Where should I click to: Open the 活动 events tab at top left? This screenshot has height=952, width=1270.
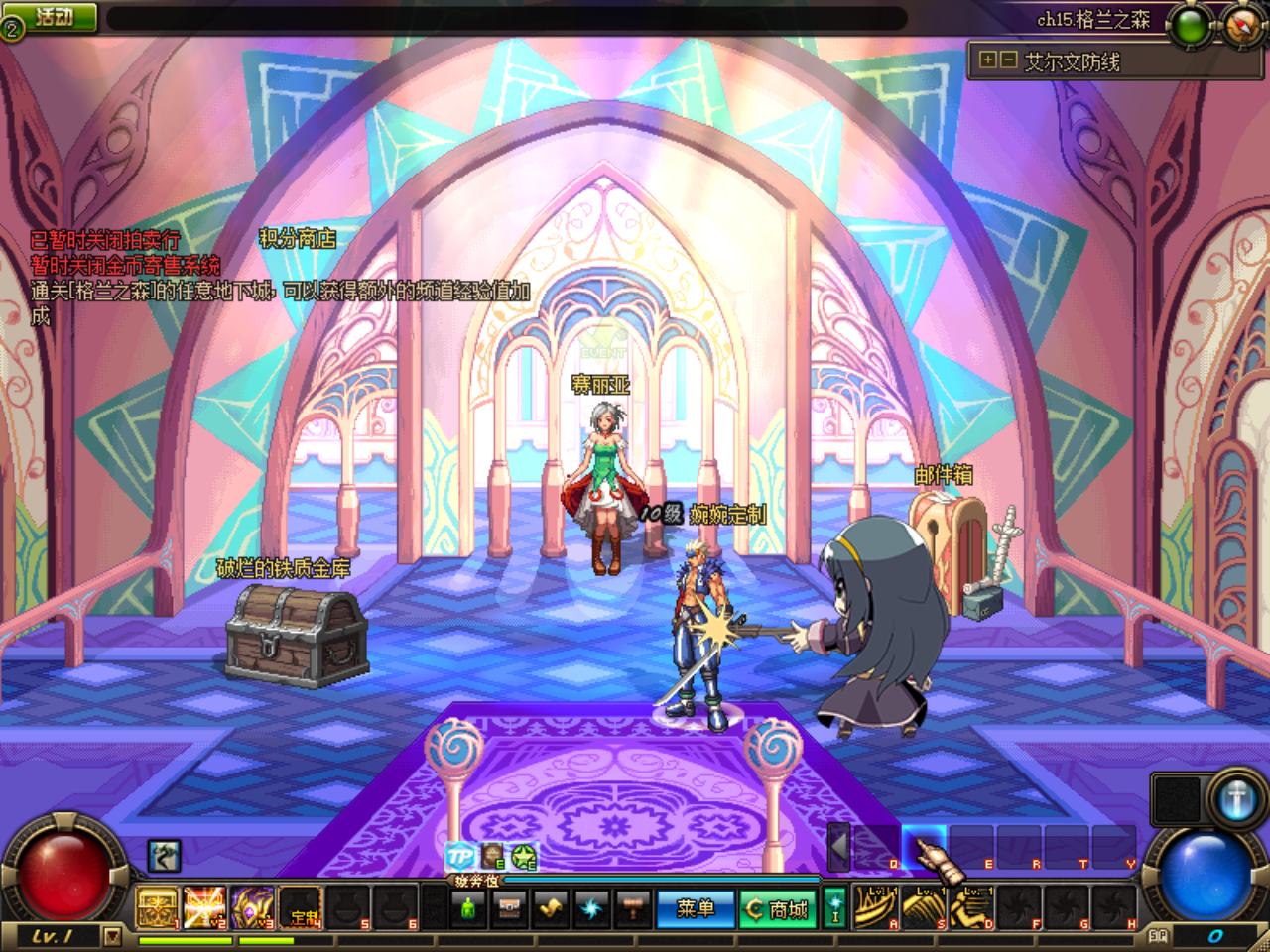51,15
